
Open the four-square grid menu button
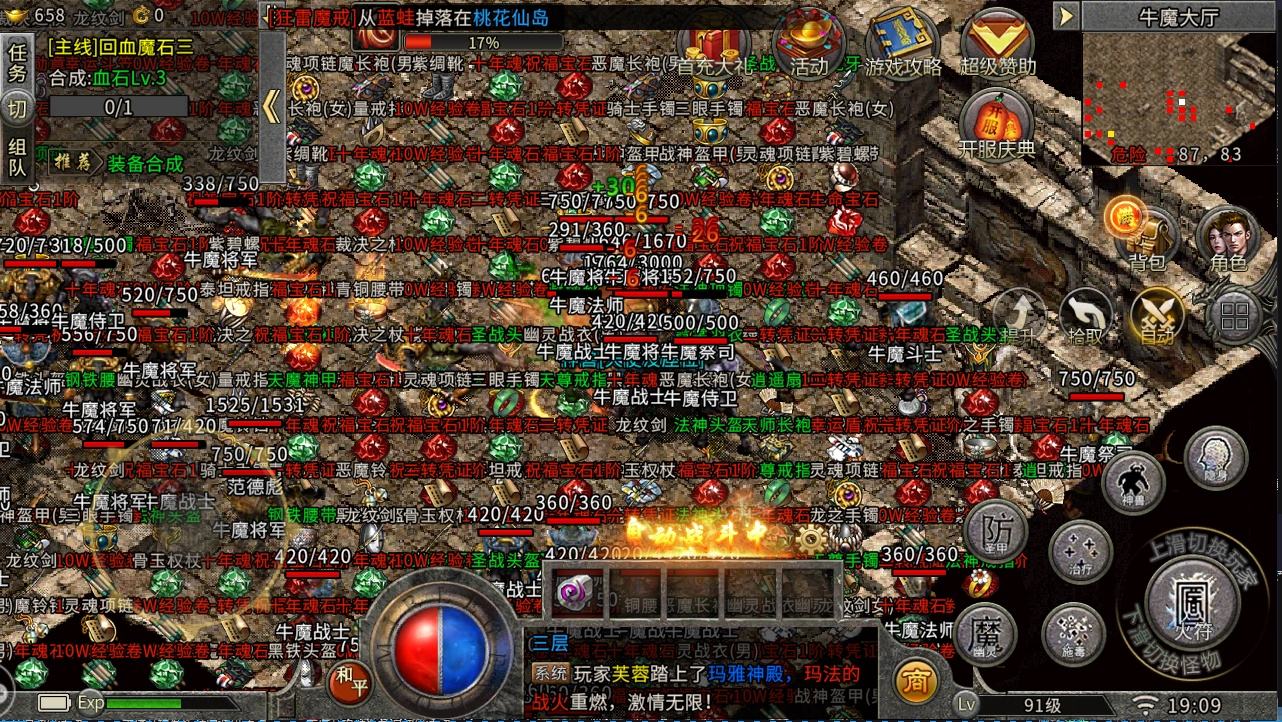click(x=1234, y=317)
